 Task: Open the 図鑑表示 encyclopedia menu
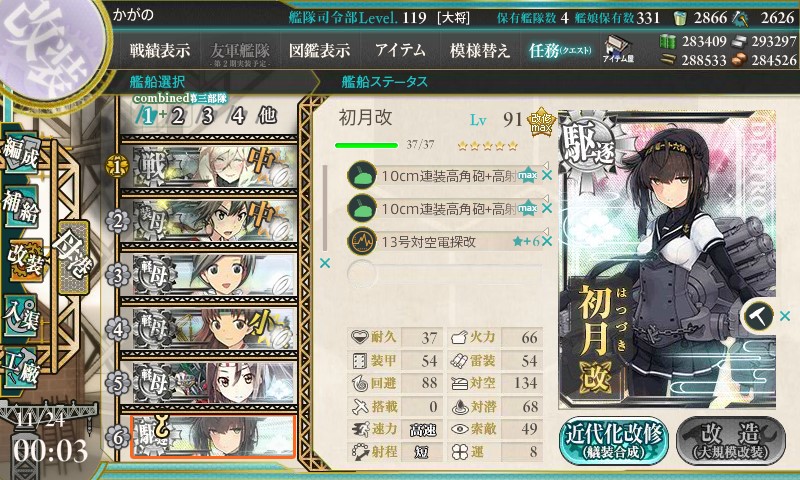[318, 50]
